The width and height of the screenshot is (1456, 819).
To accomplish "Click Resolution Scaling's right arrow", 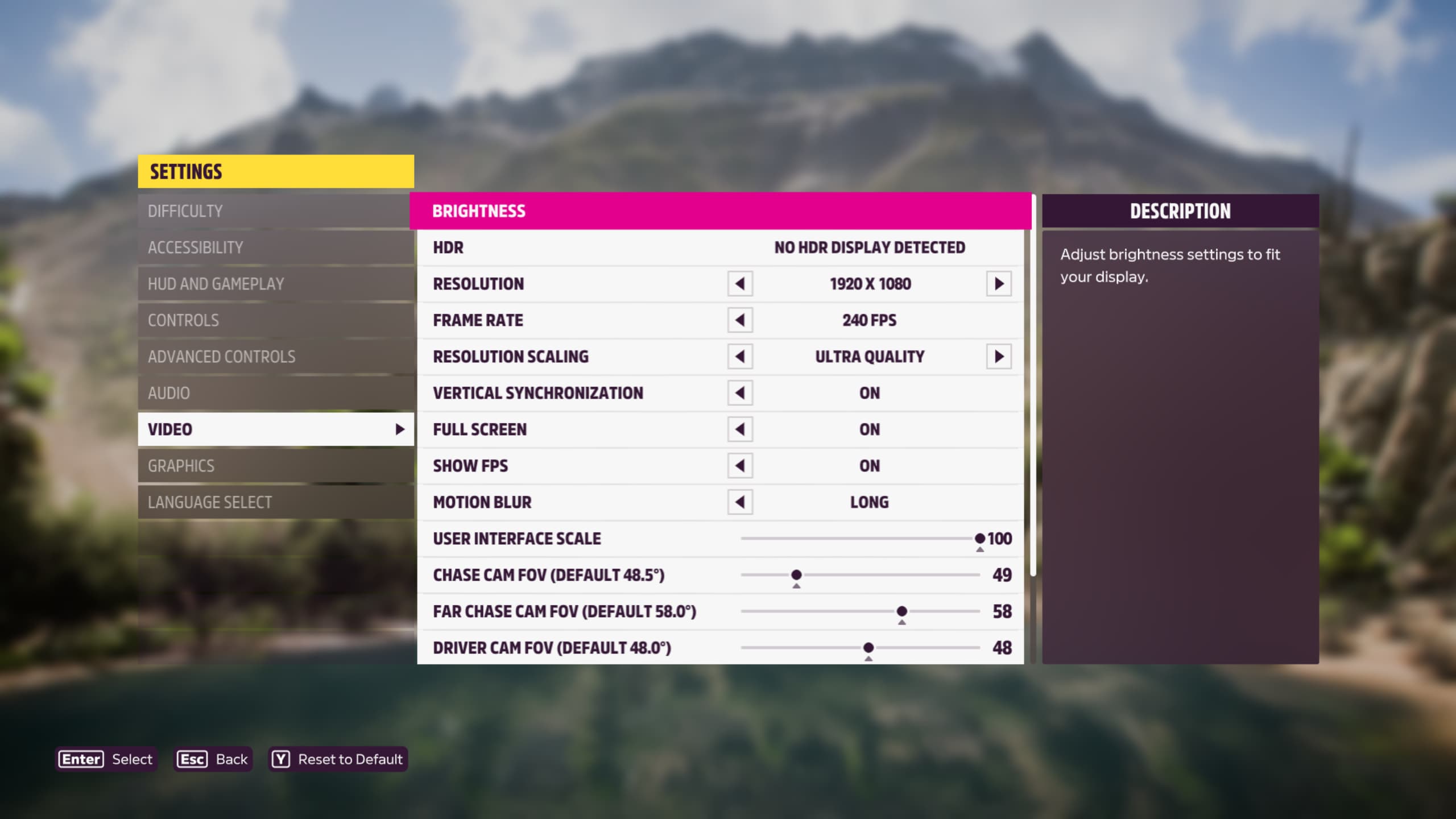I will pos(999,357).
